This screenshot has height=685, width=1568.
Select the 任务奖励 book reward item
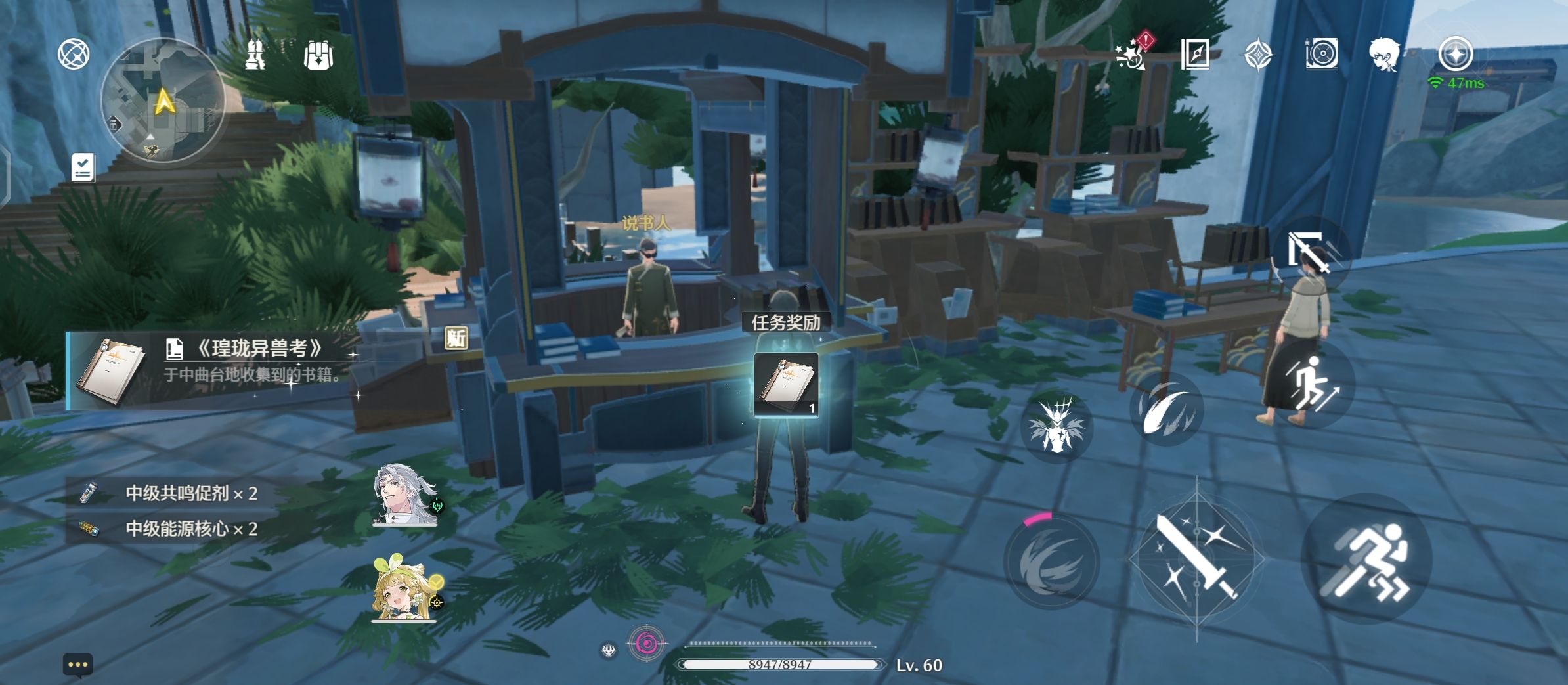785,386
